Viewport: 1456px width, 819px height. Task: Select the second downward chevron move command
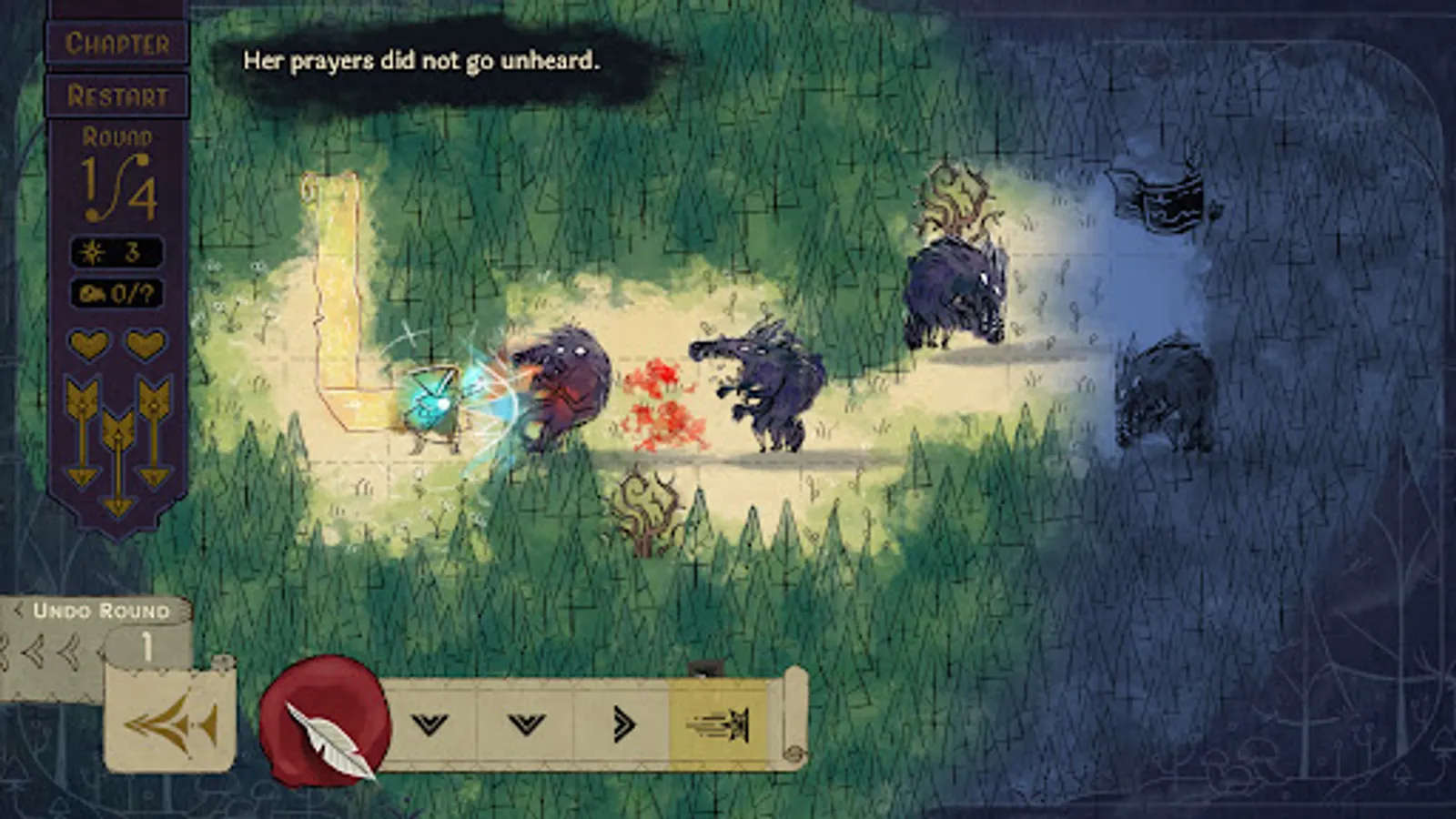point(524,722)
